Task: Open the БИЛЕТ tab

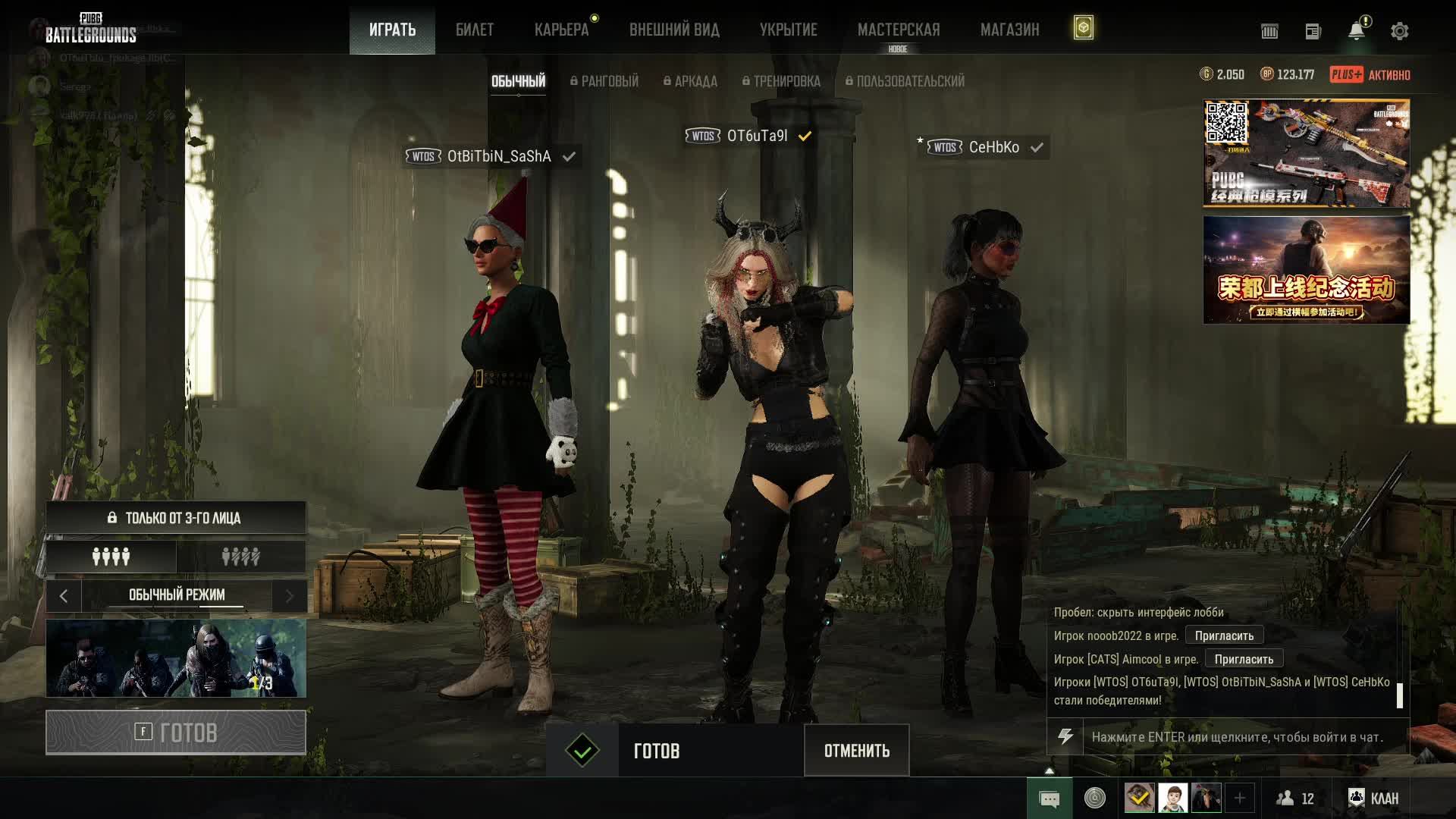Action: coord(474,30)
